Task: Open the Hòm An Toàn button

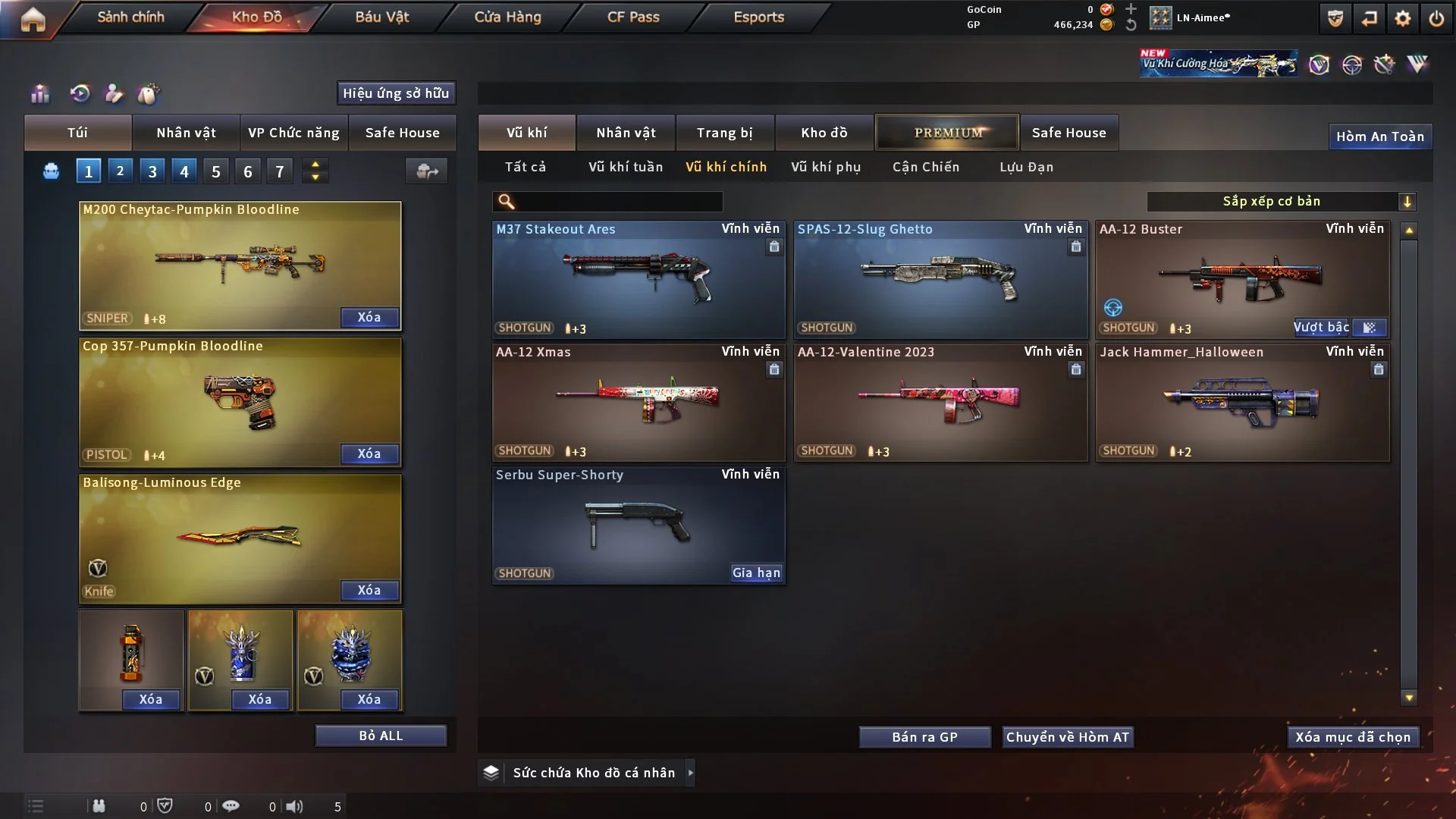Action: 1380,136
